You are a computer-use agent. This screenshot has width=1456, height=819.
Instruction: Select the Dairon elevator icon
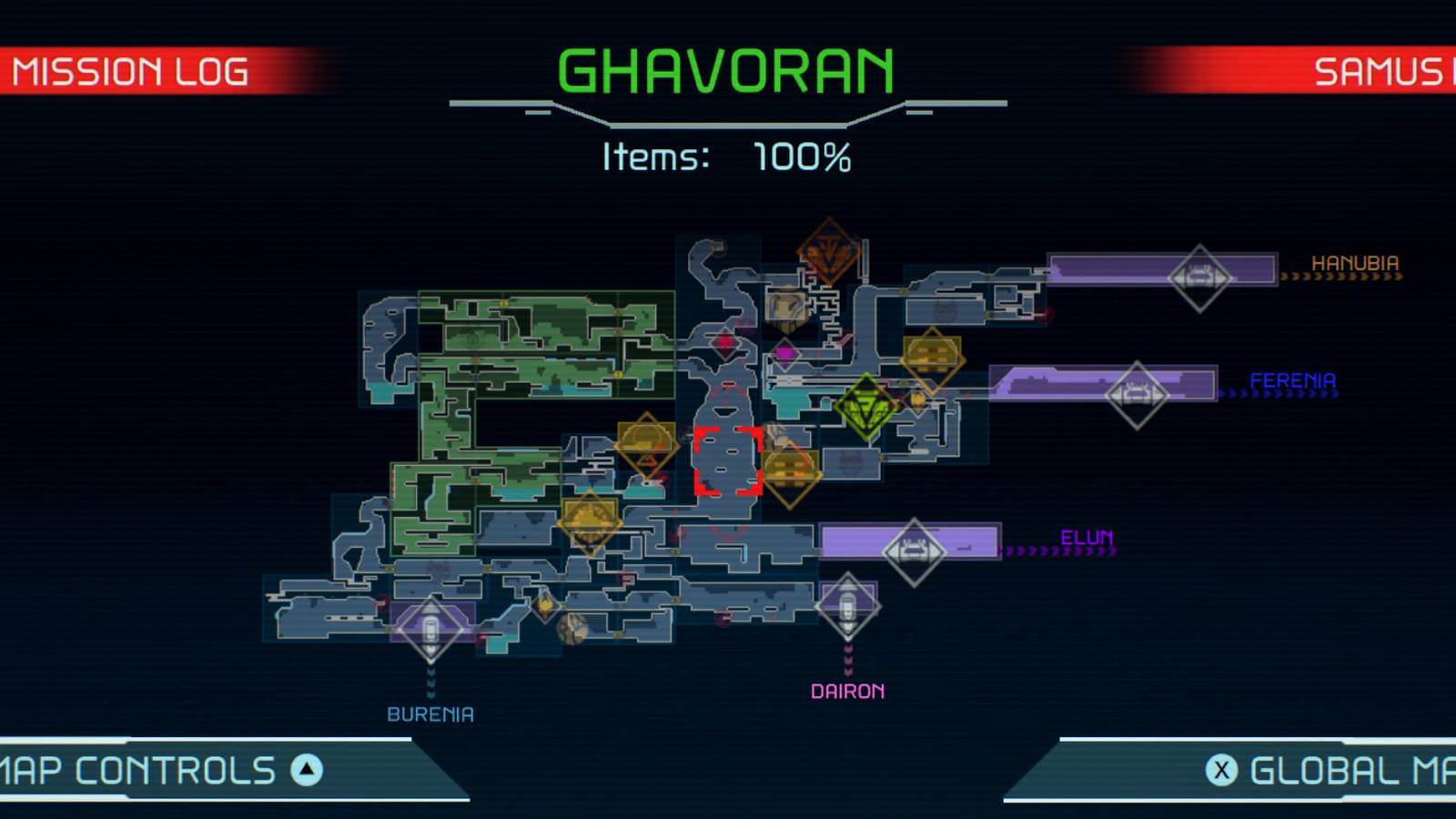(x=847, y=605)
